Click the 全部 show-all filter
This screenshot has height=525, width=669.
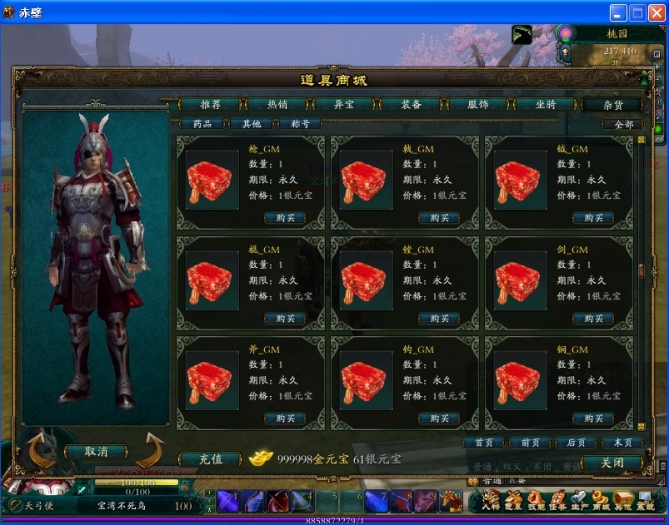(621, 124)
